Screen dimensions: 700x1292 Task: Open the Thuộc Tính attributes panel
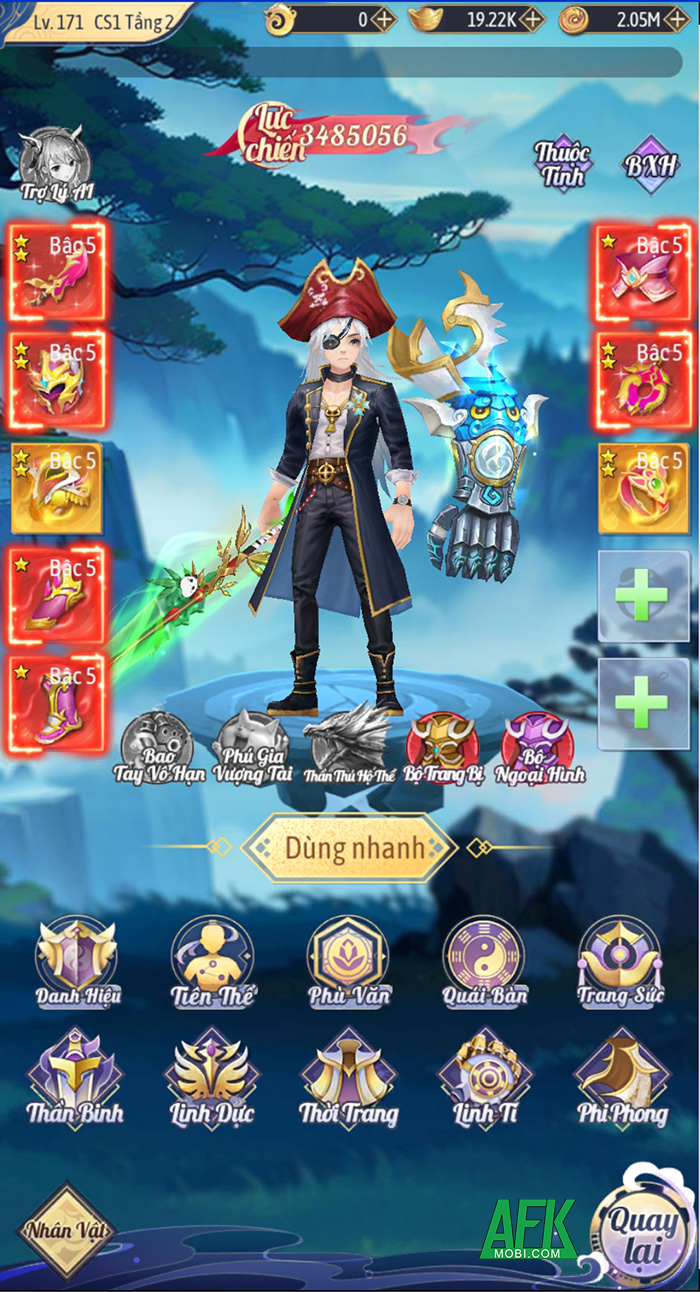(x=562, y=164)
